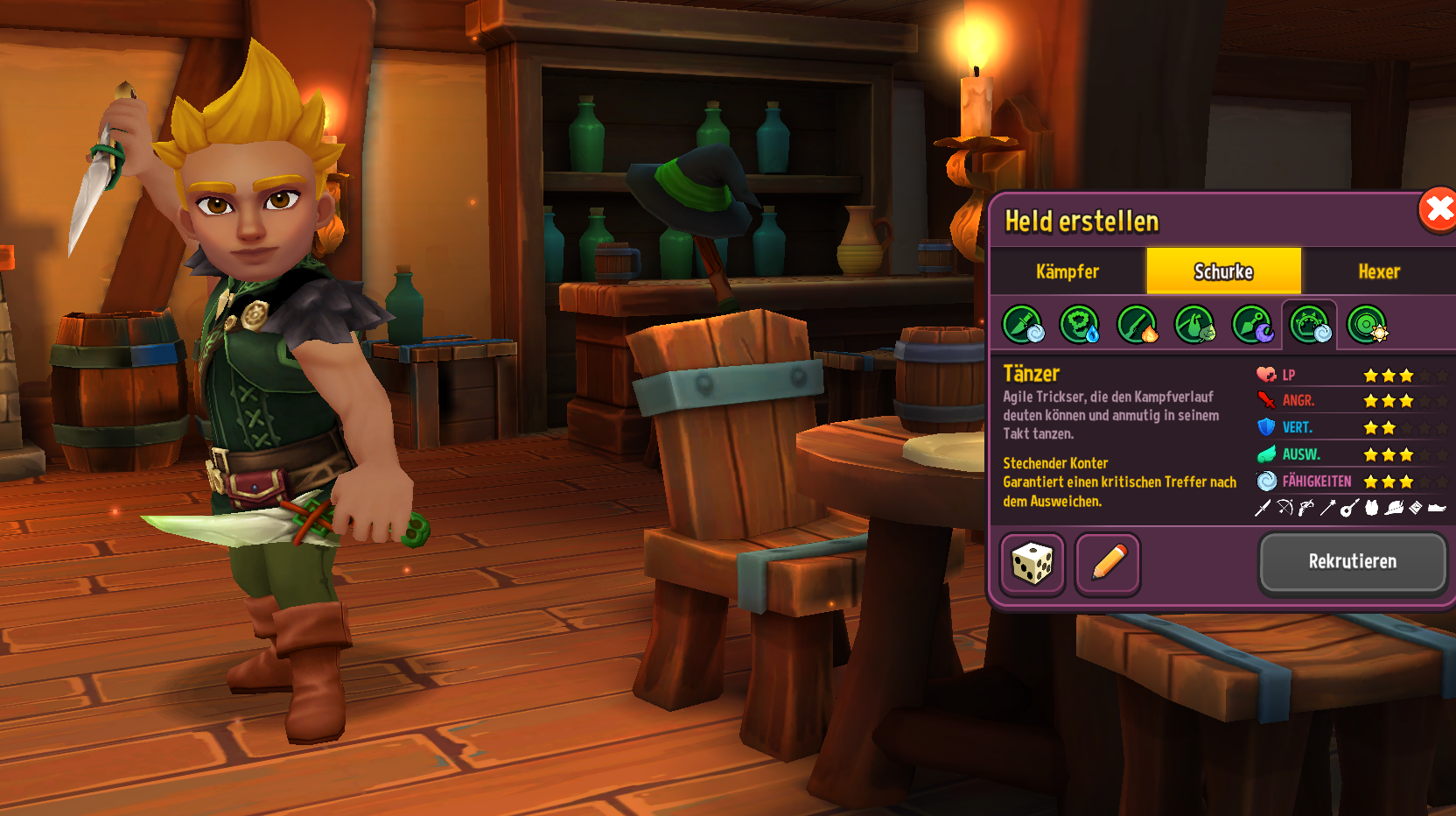Select the kunai subclass with purple moon
The width and height of the screenshot is (1456, 816).
click(x=1252, y=325)
